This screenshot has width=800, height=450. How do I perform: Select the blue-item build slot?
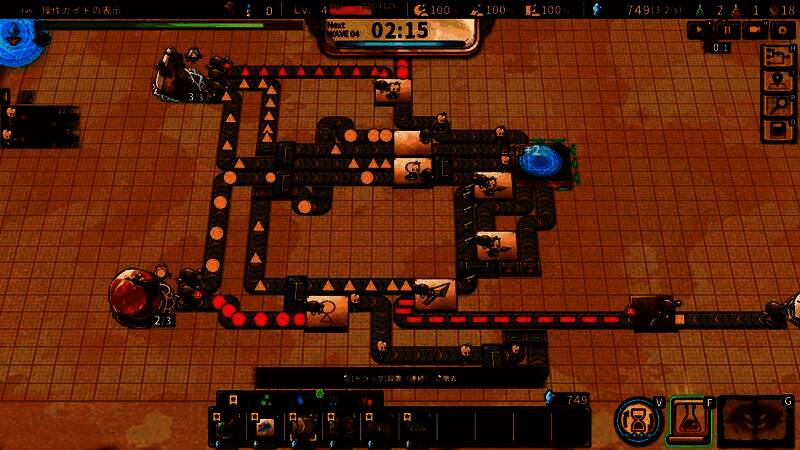tap(265, 427)
